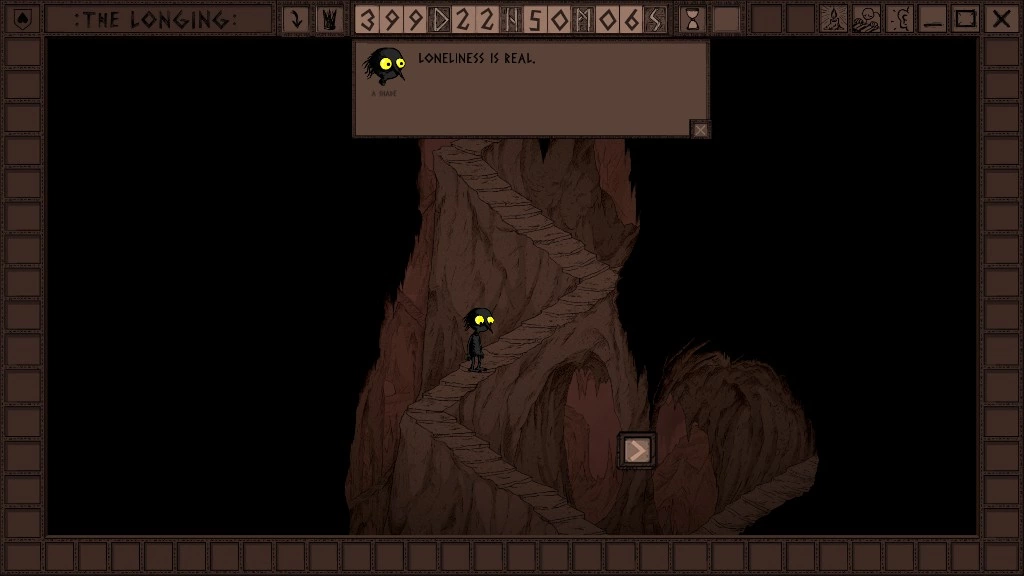1024x576 pixels.
Task: Open the king's crown icon
Action: [x=329, y=19]
